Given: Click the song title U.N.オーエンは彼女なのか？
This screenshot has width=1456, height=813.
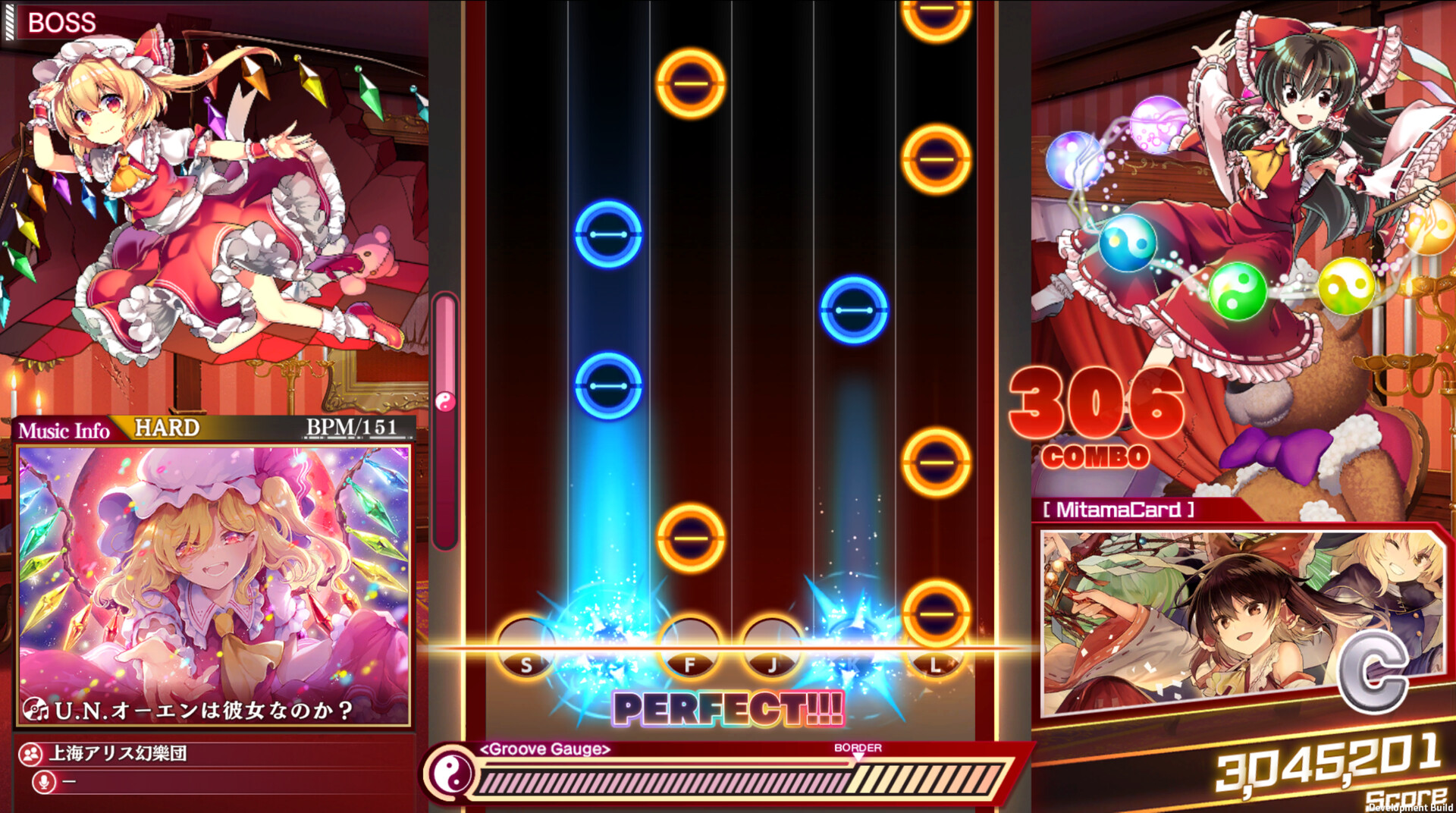Looking at the screenshot, I should [201, 710].
